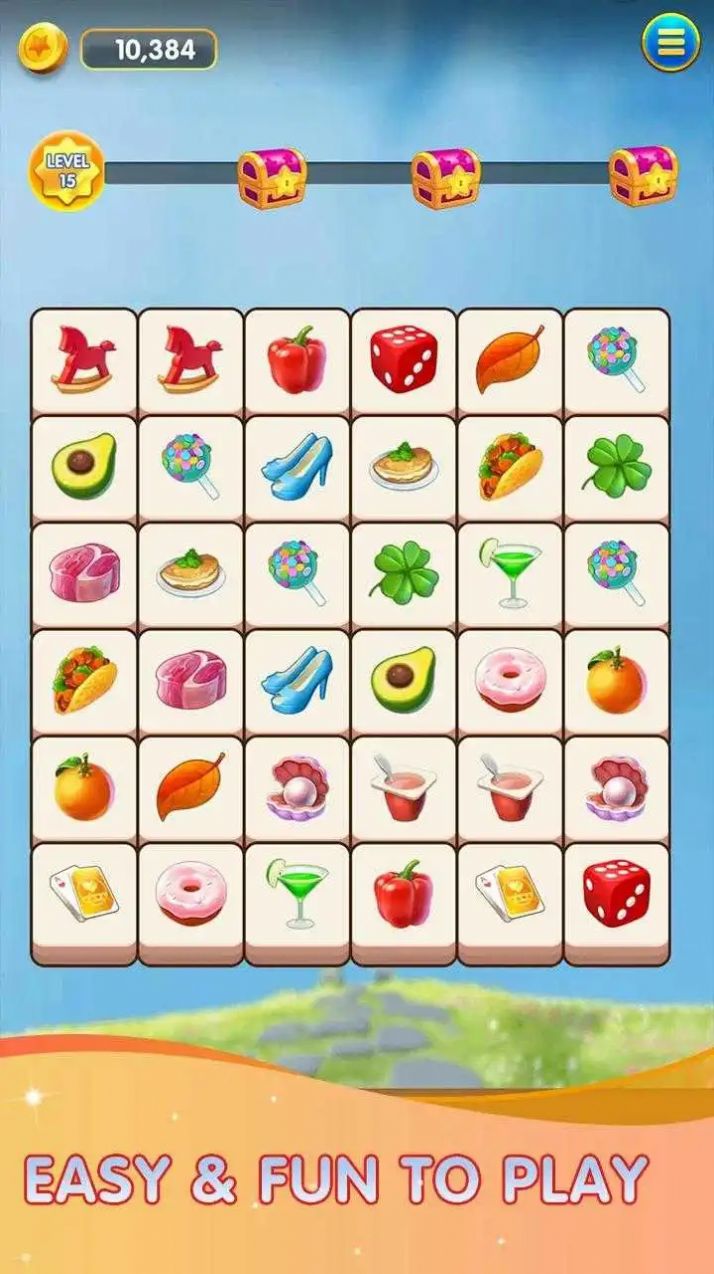Screen dimensions: 714x1274
Task: Select the donut tile between avocado and orange
Action: coord(510,681)
